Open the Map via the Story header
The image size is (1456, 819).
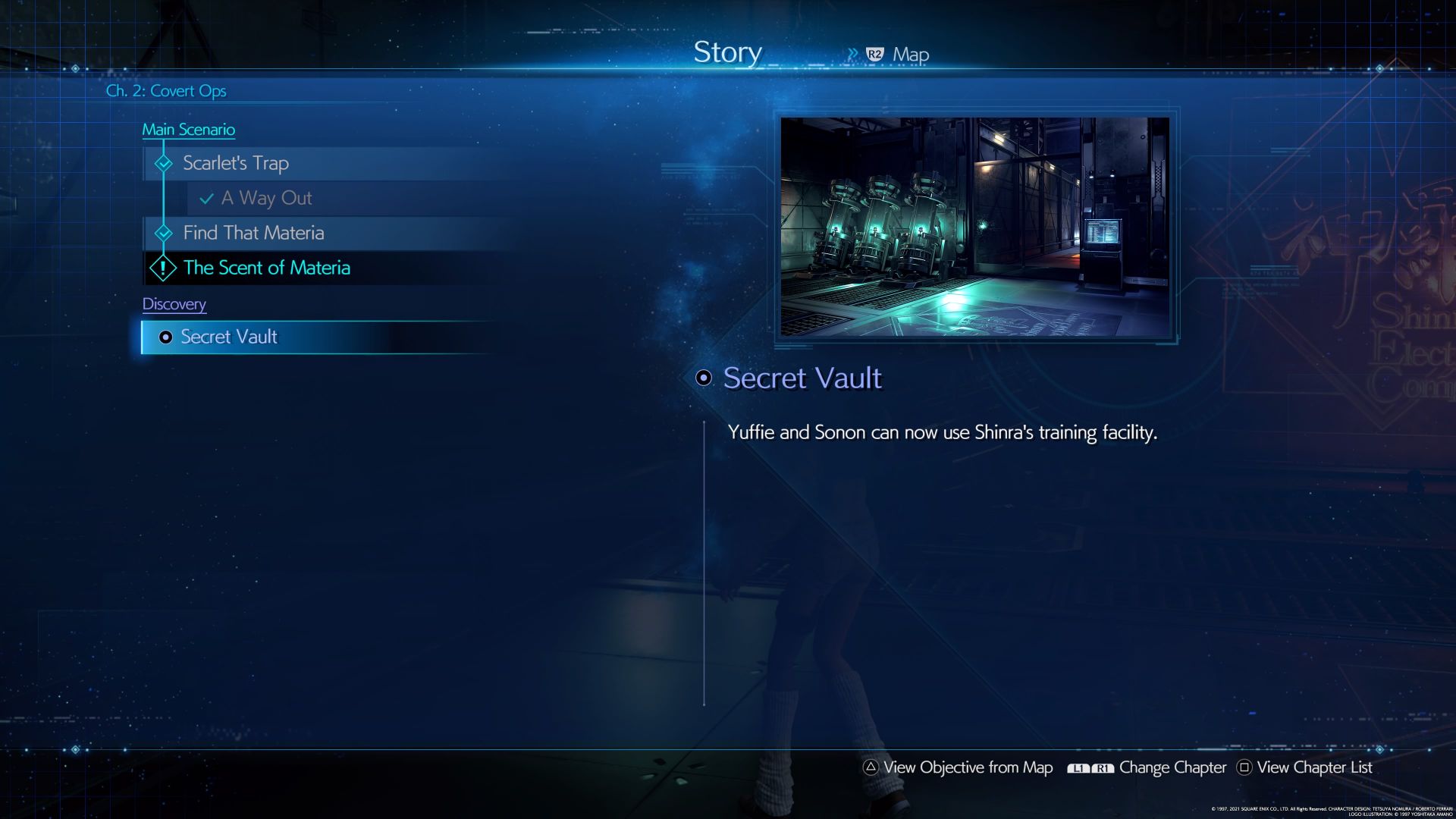(910, 54)
